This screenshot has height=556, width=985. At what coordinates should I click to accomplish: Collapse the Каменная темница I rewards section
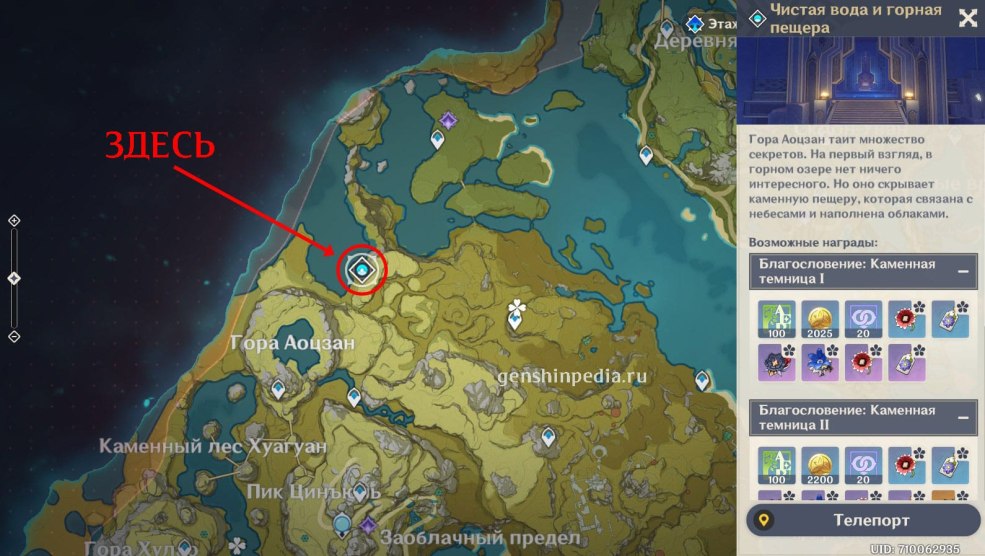[963, 271]
